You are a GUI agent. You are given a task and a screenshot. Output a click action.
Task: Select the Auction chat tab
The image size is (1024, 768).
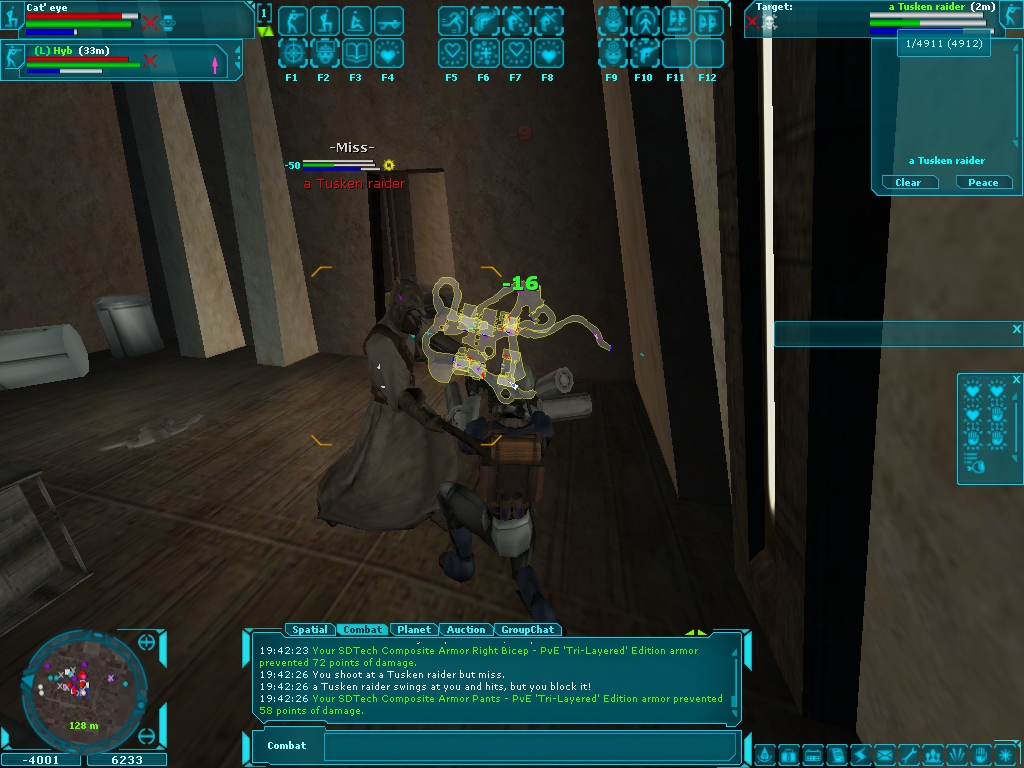tap(466, 630)
